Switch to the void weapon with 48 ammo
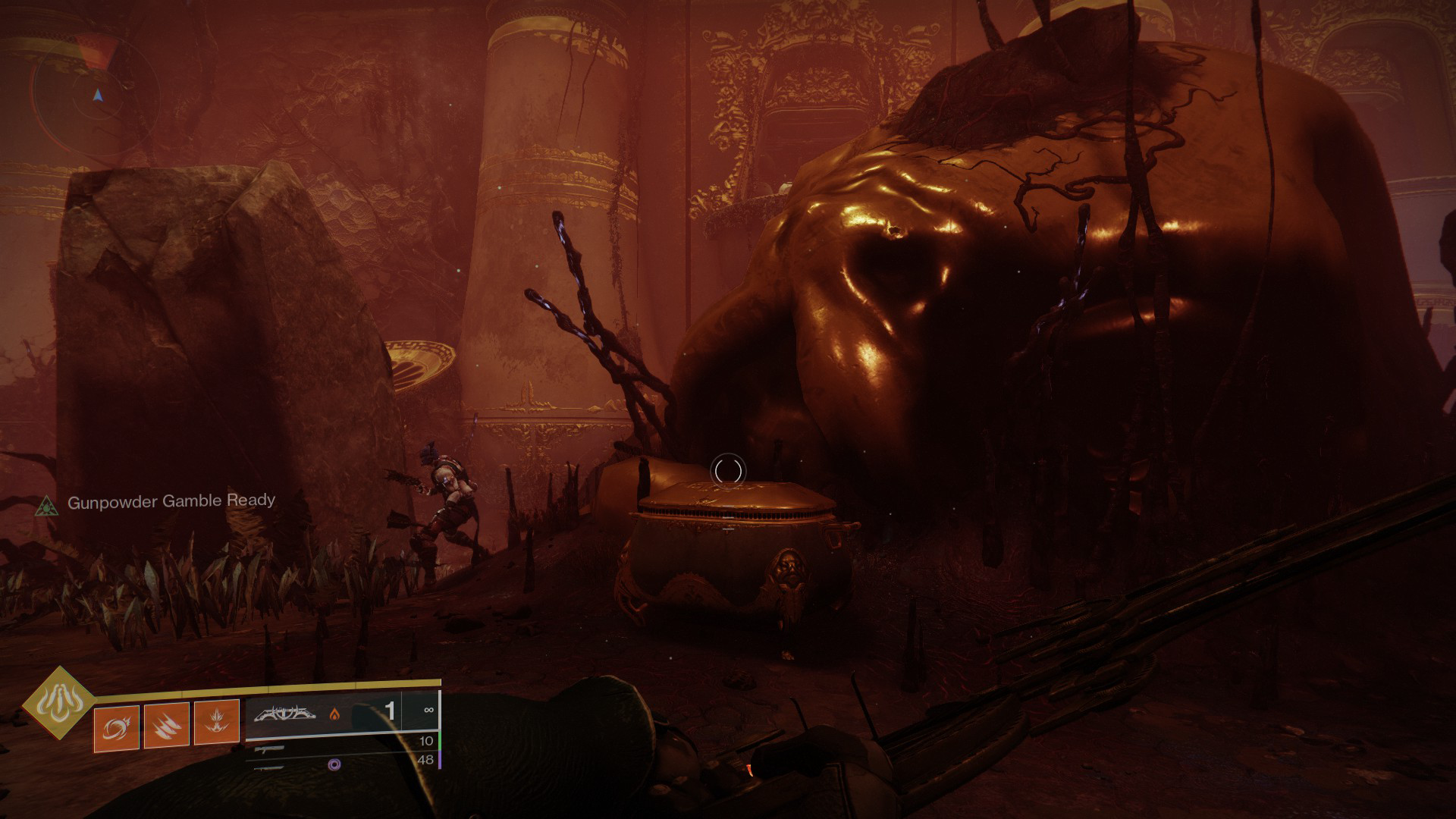The height and width of the screenshot is (819, 1456). tap(341, 765)
